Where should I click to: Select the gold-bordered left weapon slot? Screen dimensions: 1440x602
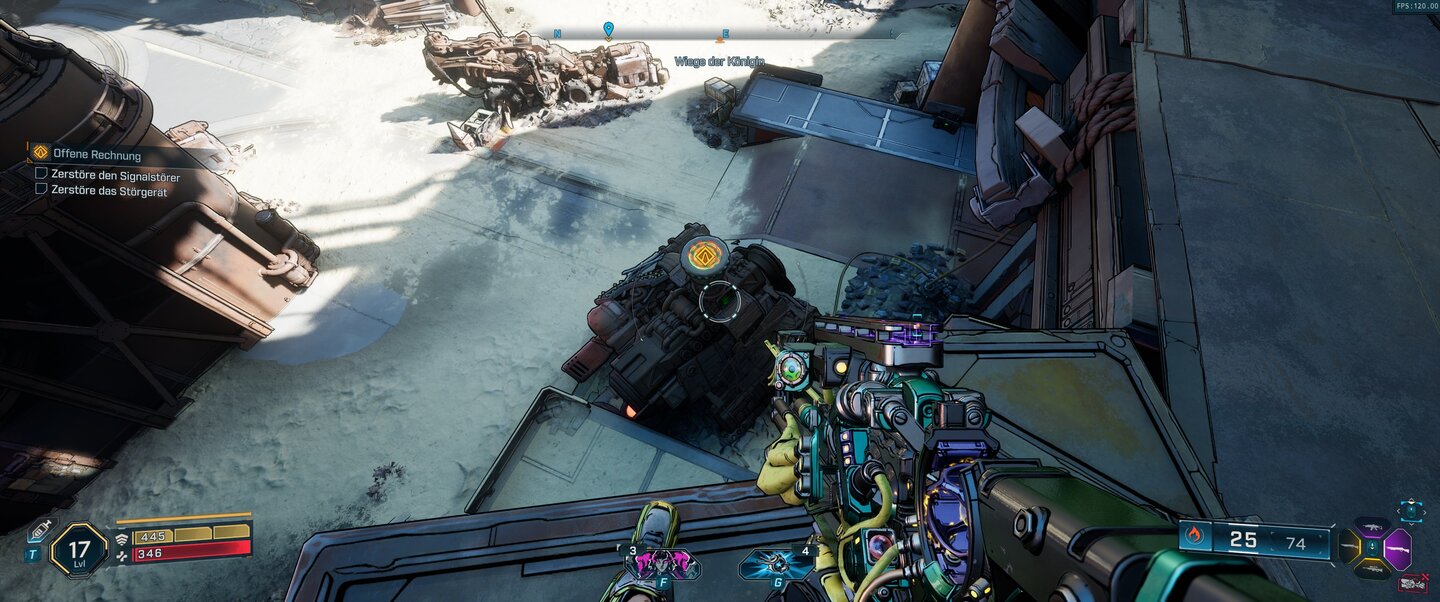click(1349, 548)
